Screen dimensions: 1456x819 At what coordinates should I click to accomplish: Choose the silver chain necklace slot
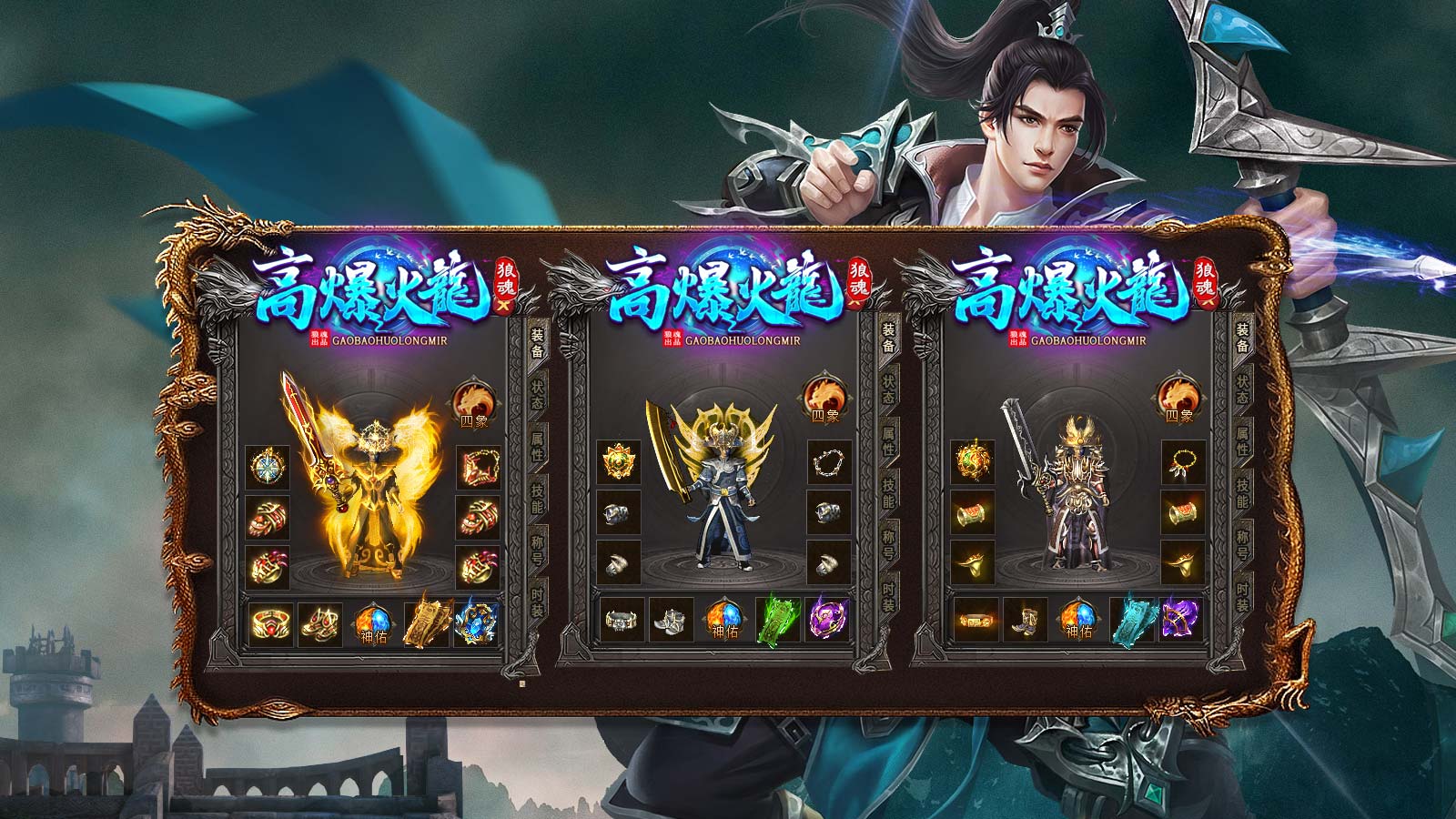click(829, 463)
